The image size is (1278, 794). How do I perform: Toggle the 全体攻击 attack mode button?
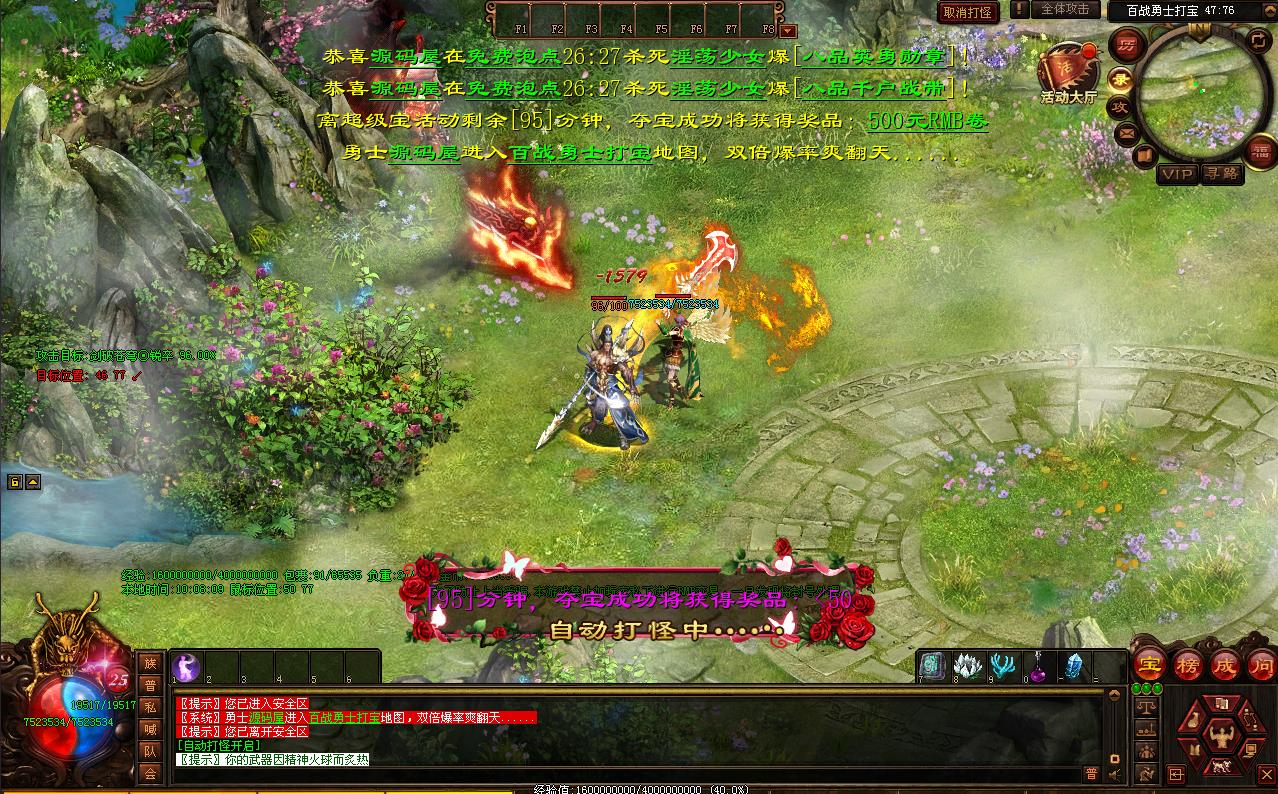click(1064, 9)
